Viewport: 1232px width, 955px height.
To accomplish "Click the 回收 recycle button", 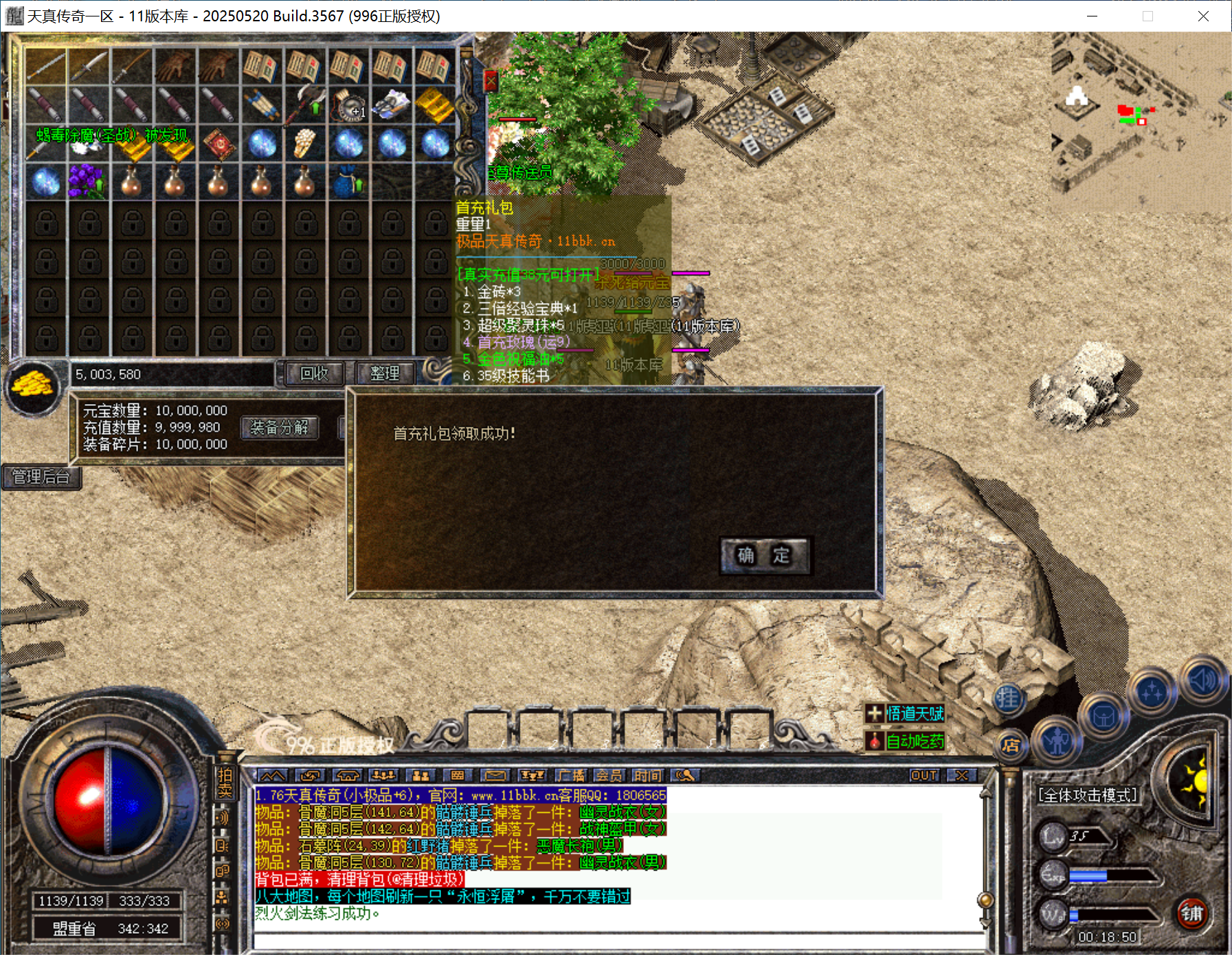I will coord(314,373).
